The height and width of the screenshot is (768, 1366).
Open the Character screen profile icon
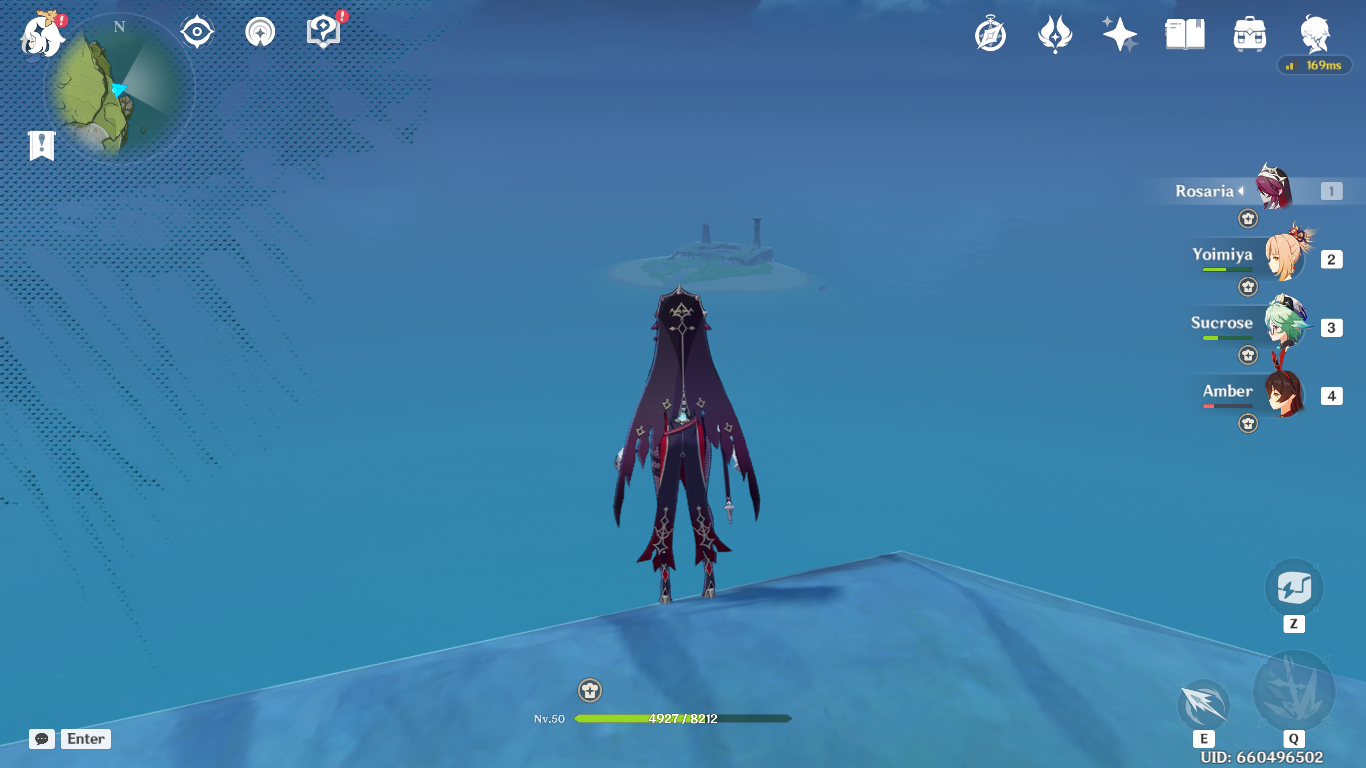click(x=1313, y=33)
